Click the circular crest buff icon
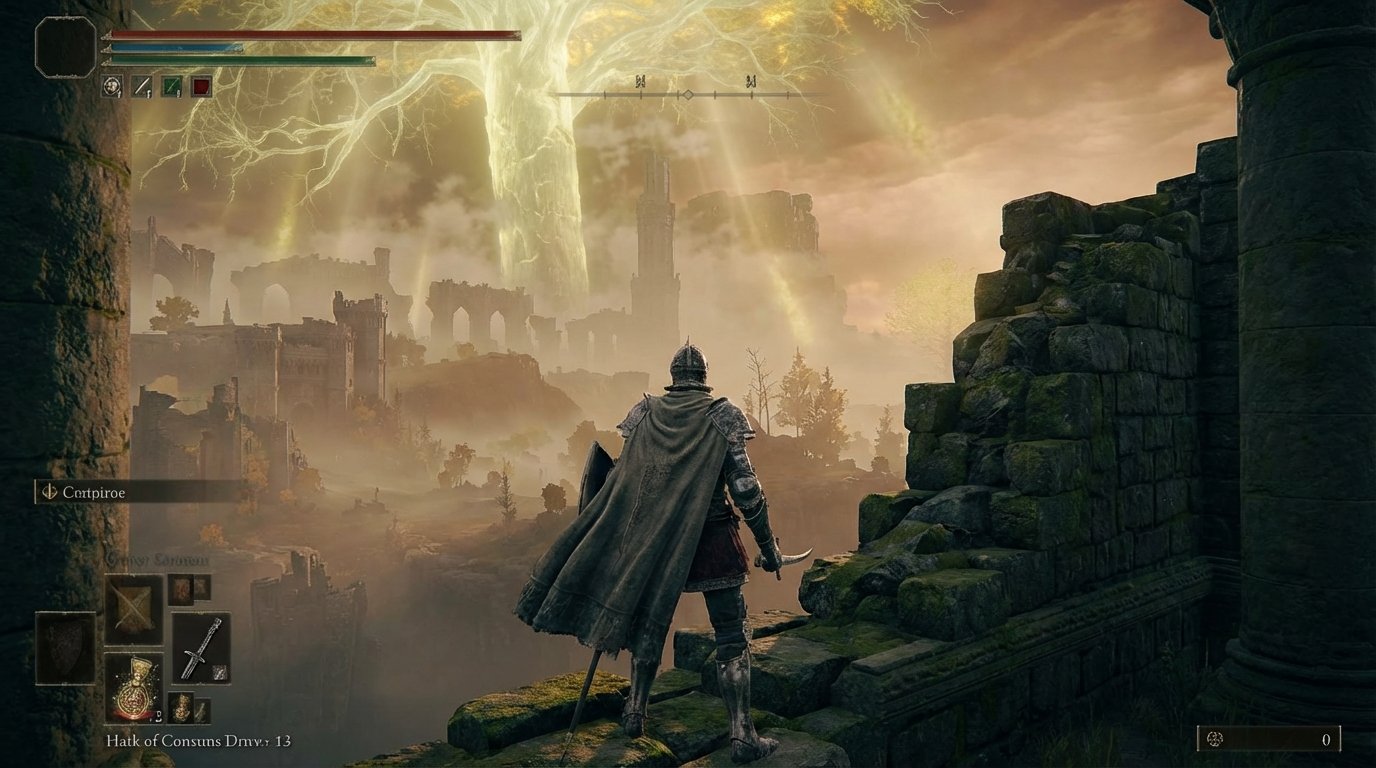 coord(110,88)
